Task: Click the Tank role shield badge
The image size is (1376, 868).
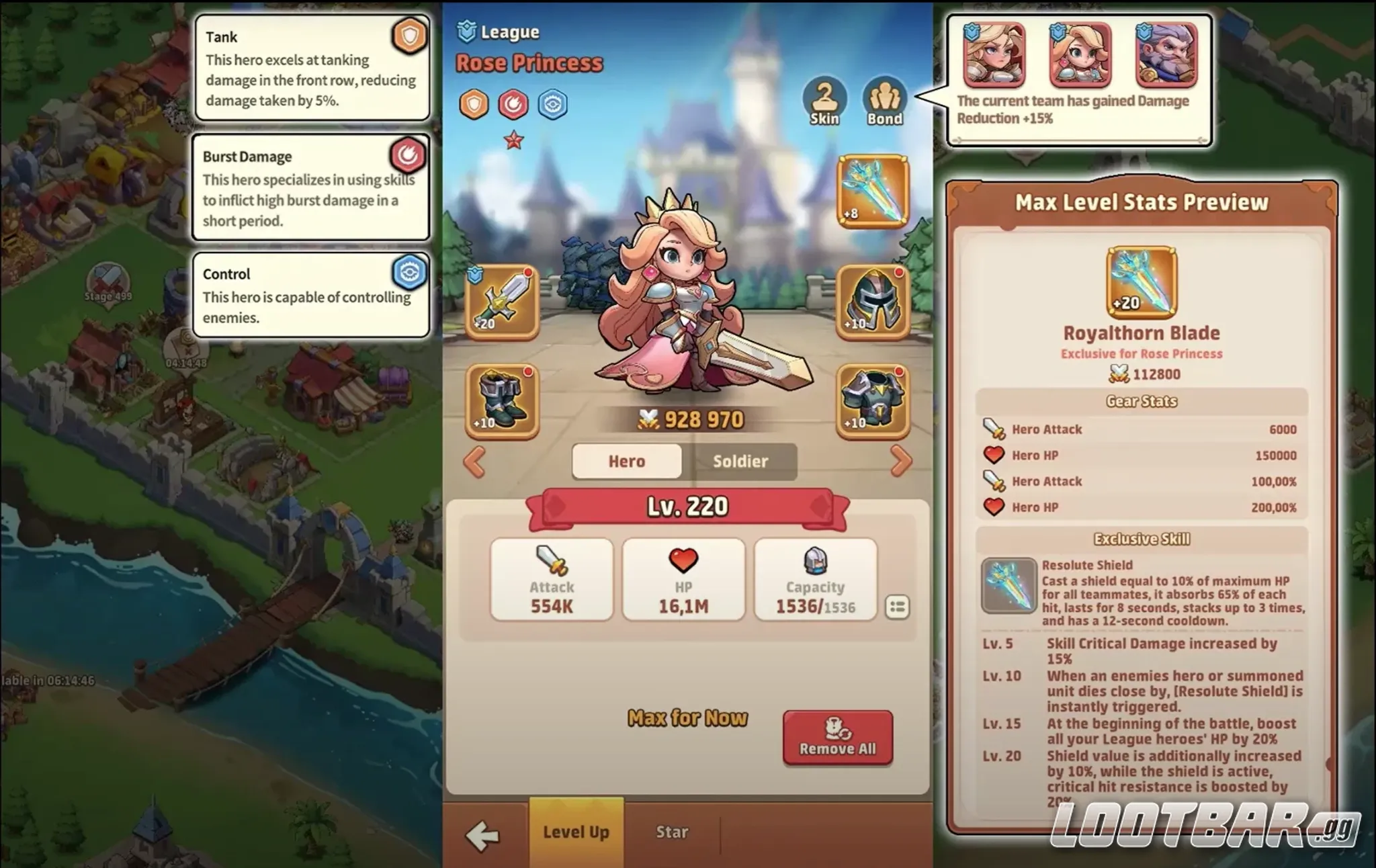Action: click(x=410, y=37)
